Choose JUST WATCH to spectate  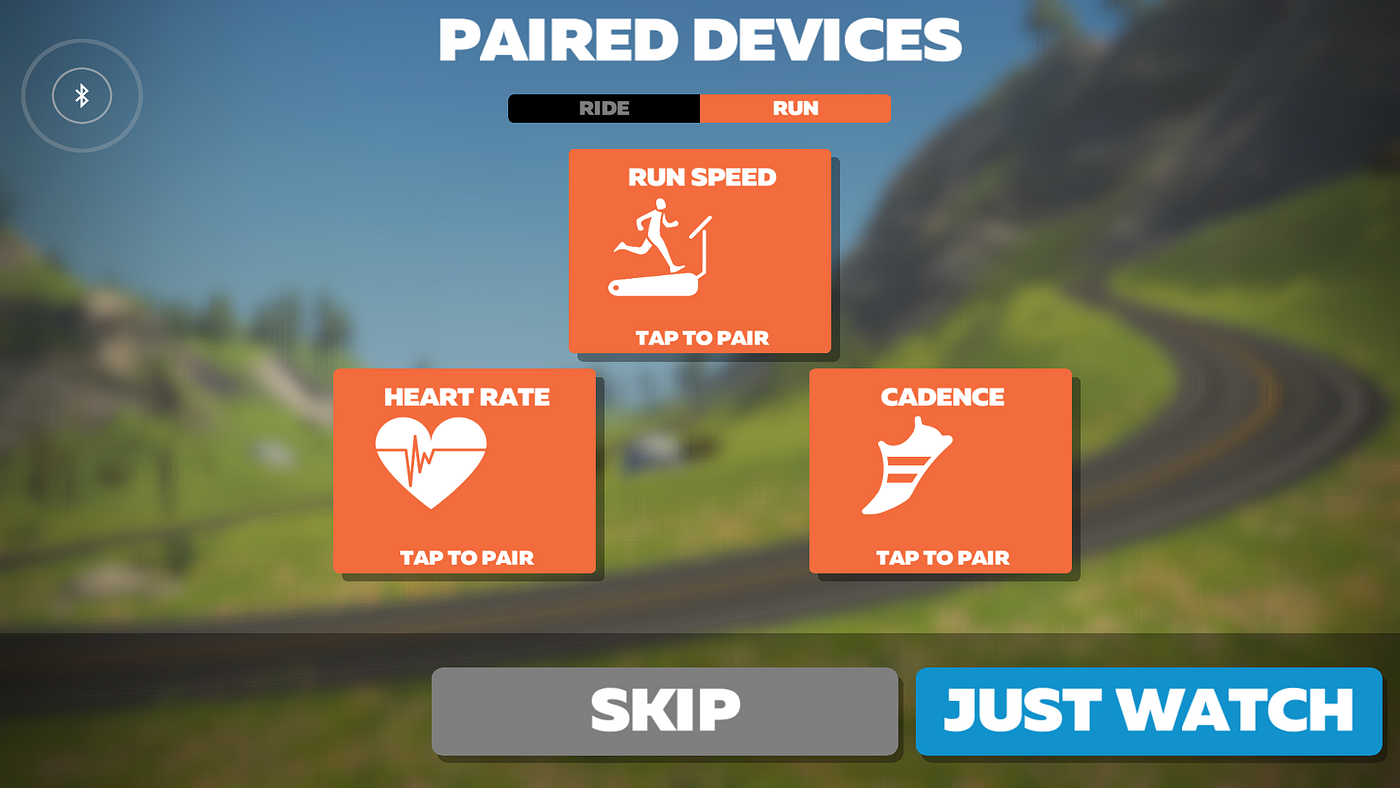coord(1148,711)
